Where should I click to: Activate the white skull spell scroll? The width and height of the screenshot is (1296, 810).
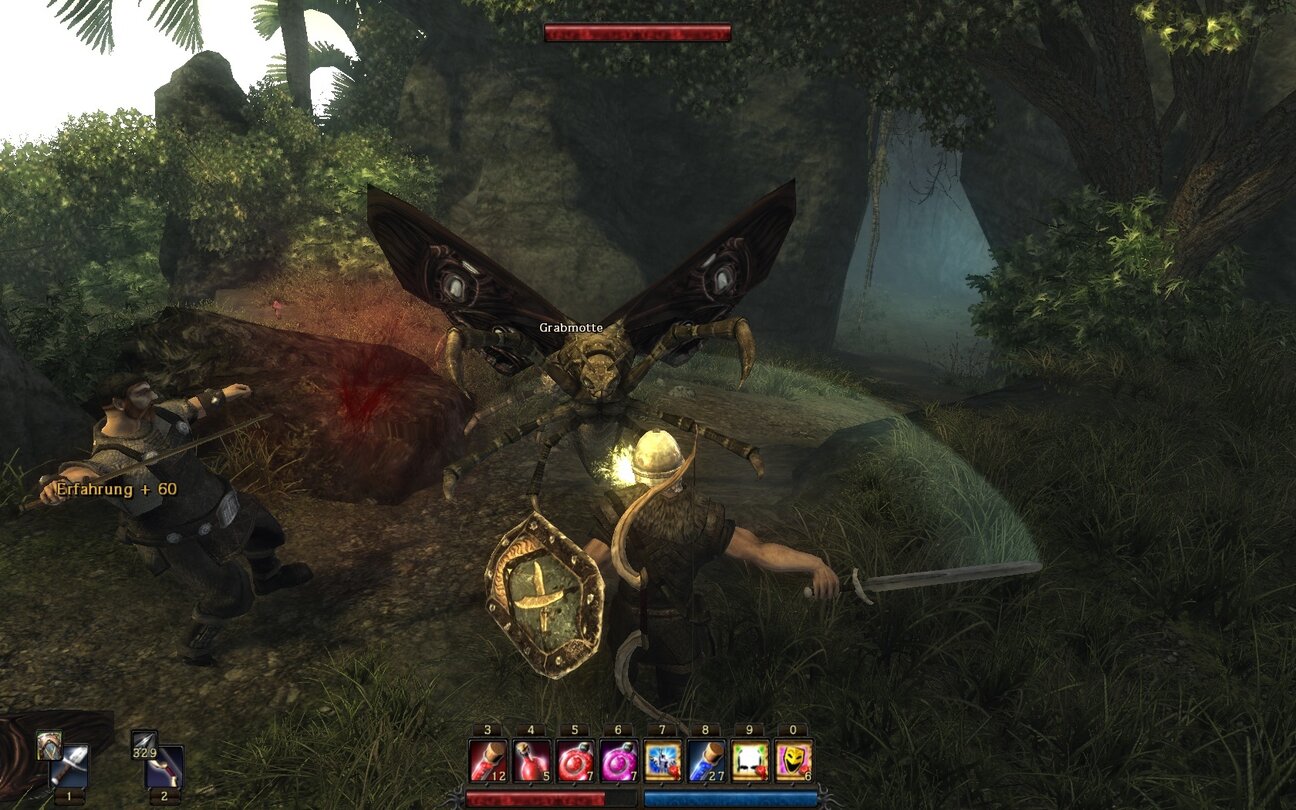click(x=750, y=761)
